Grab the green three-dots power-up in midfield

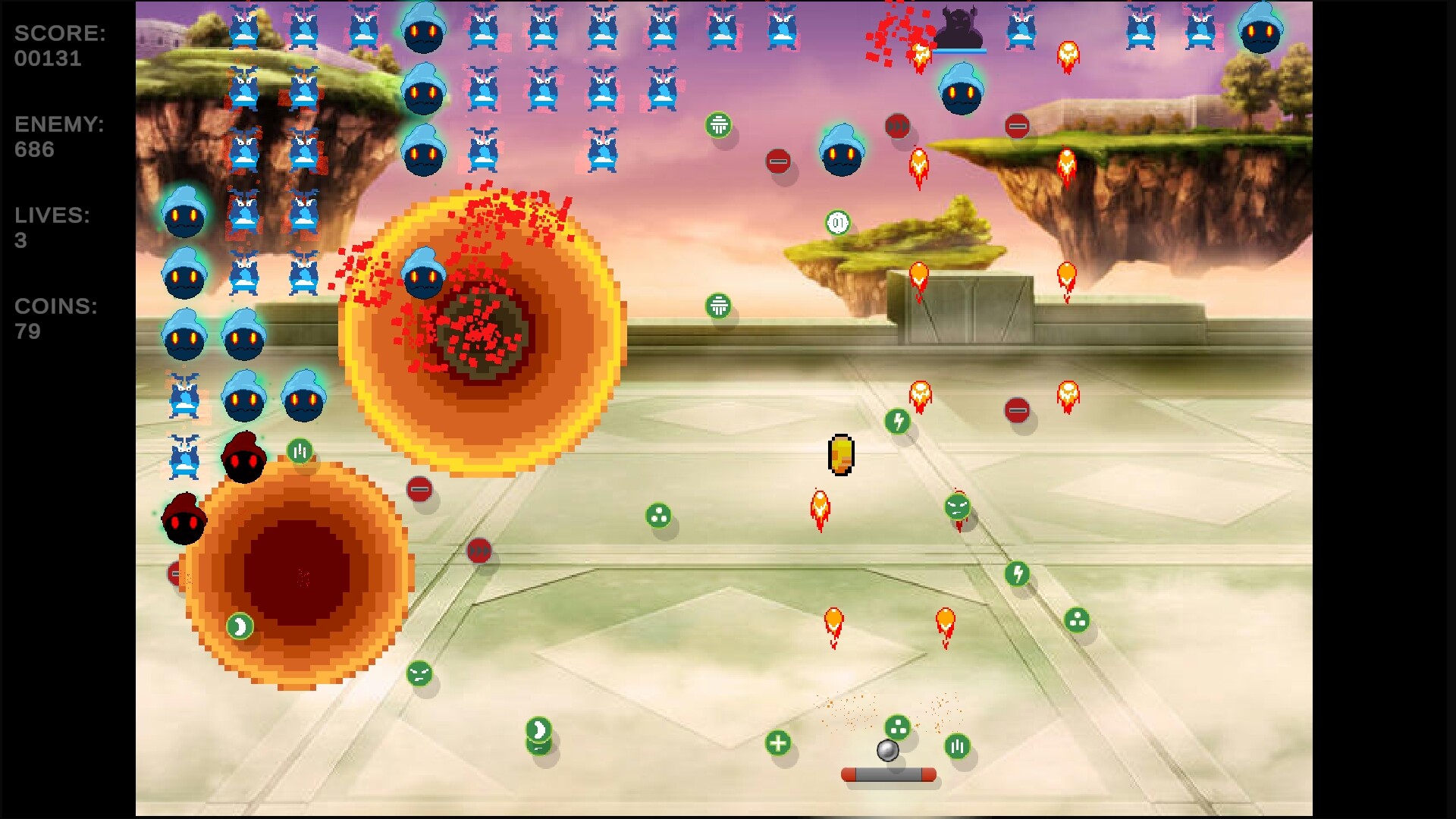657,516
